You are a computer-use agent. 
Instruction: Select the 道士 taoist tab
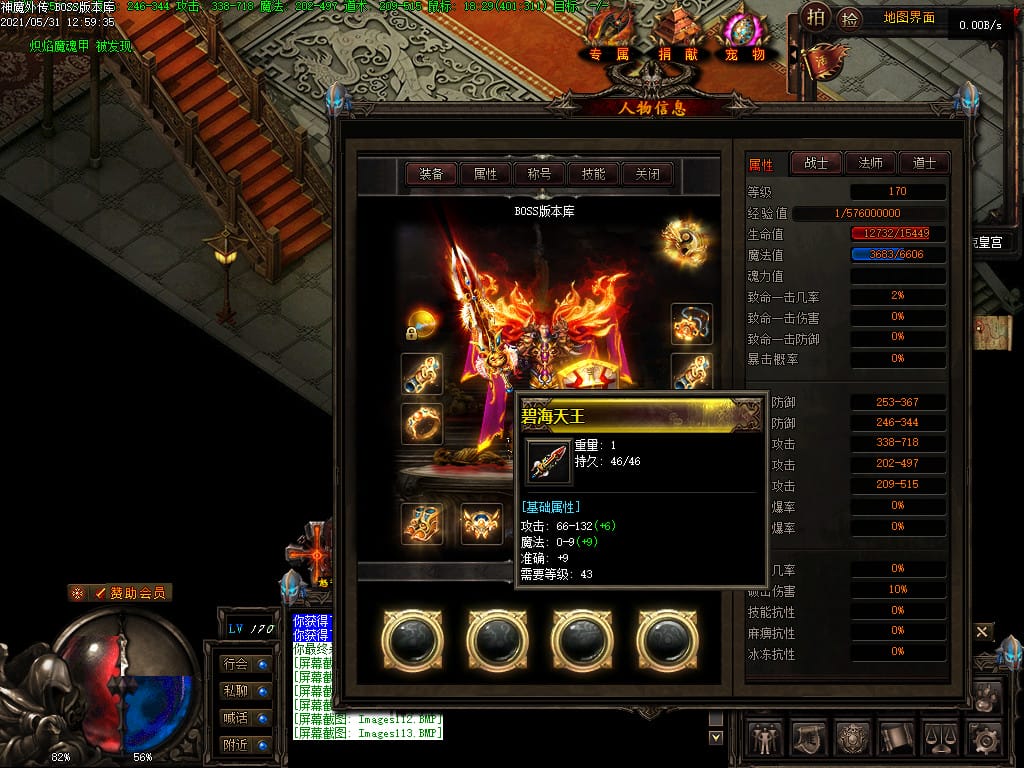point(924,164)
